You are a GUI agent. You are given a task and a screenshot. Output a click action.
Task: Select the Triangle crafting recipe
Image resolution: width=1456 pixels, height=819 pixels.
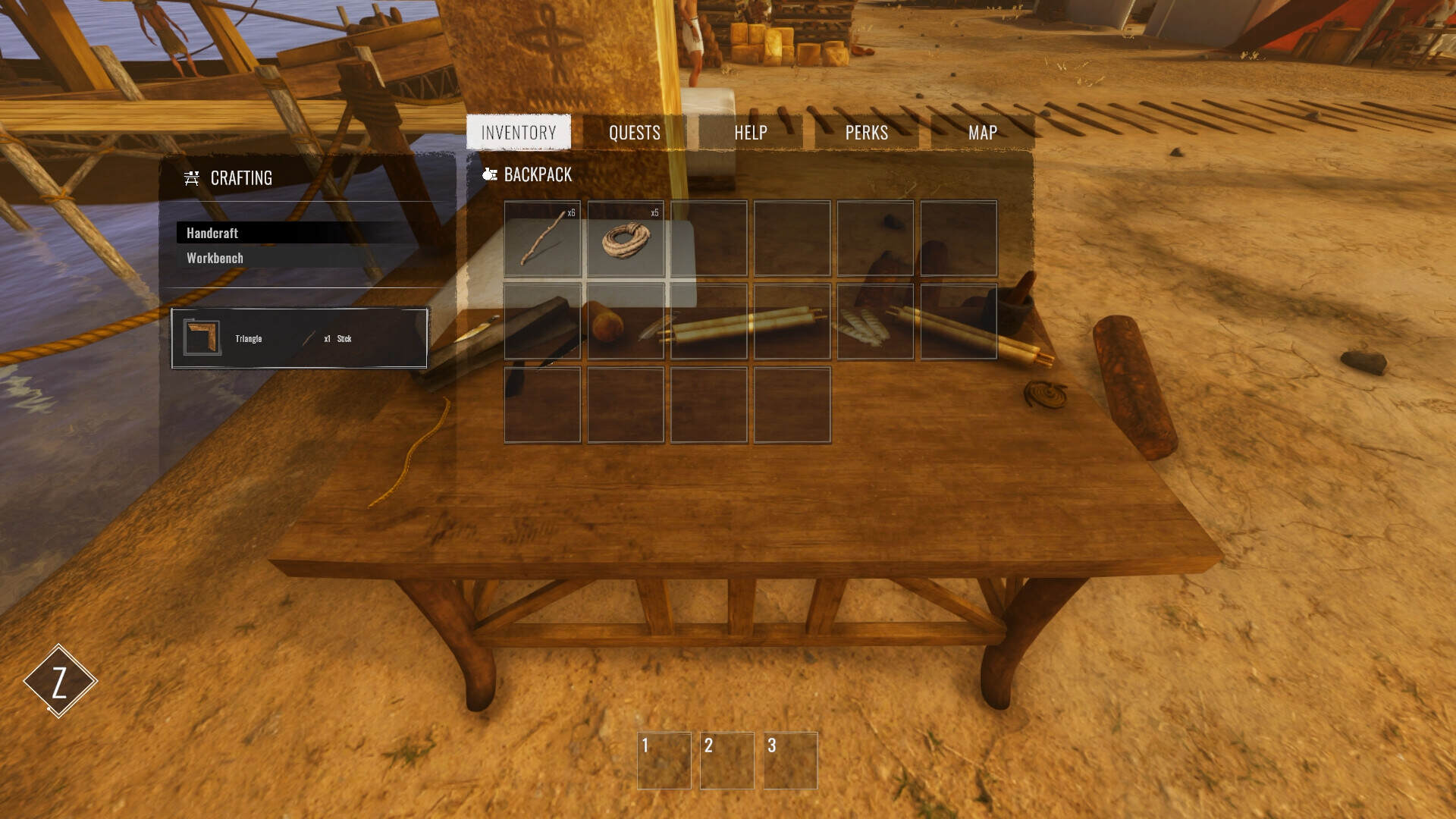point(300,338)
